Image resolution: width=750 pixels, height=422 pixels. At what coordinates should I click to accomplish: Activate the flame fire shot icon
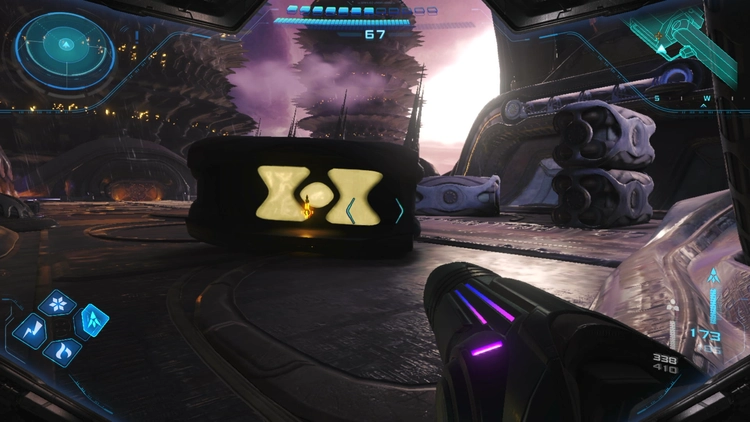pos(62,351)
